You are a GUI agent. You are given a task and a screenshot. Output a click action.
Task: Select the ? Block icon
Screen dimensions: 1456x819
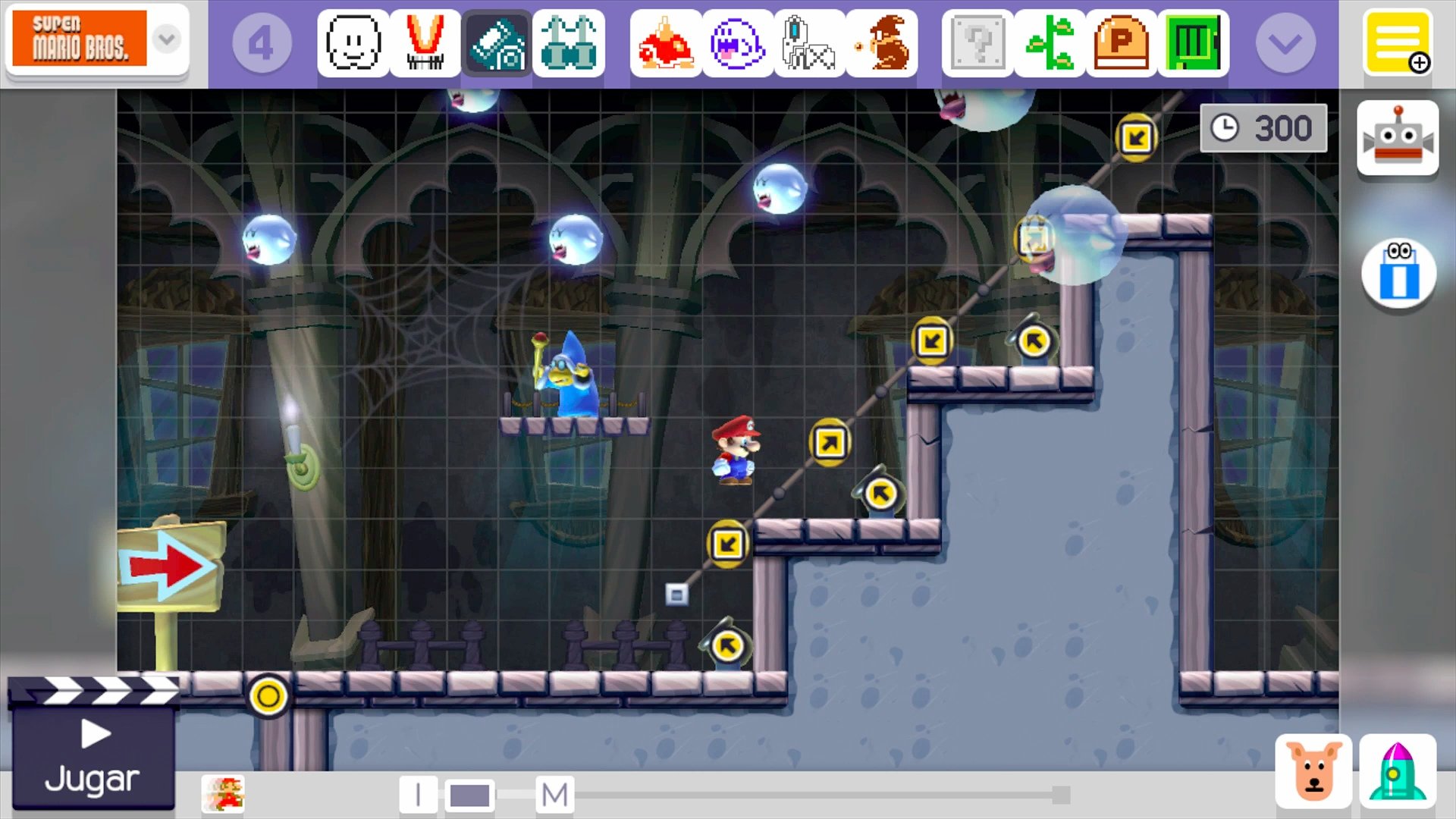(x=976, y=43)
